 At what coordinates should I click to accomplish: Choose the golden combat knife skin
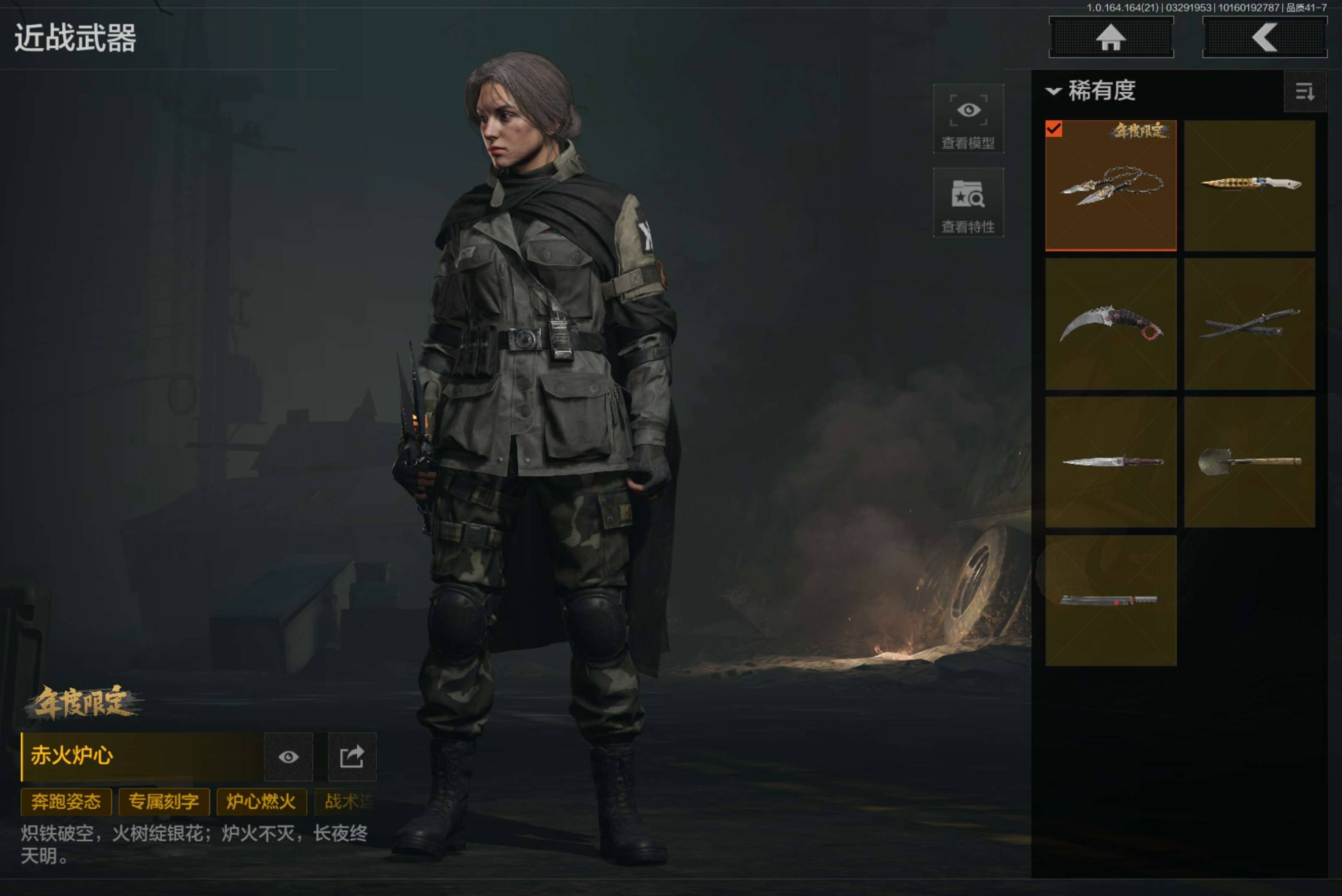(1249, 186)
